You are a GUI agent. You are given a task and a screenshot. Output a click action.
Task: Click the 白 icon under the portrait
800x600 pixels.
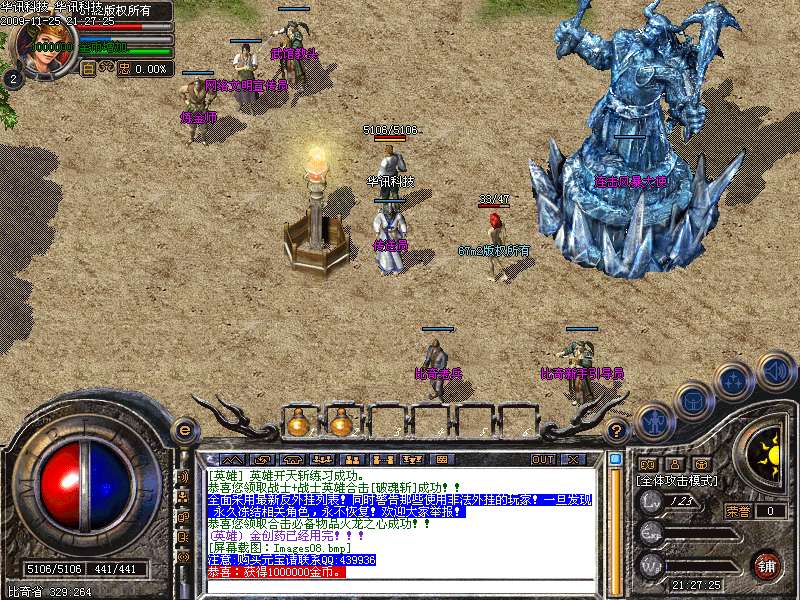tap(87, 69)
